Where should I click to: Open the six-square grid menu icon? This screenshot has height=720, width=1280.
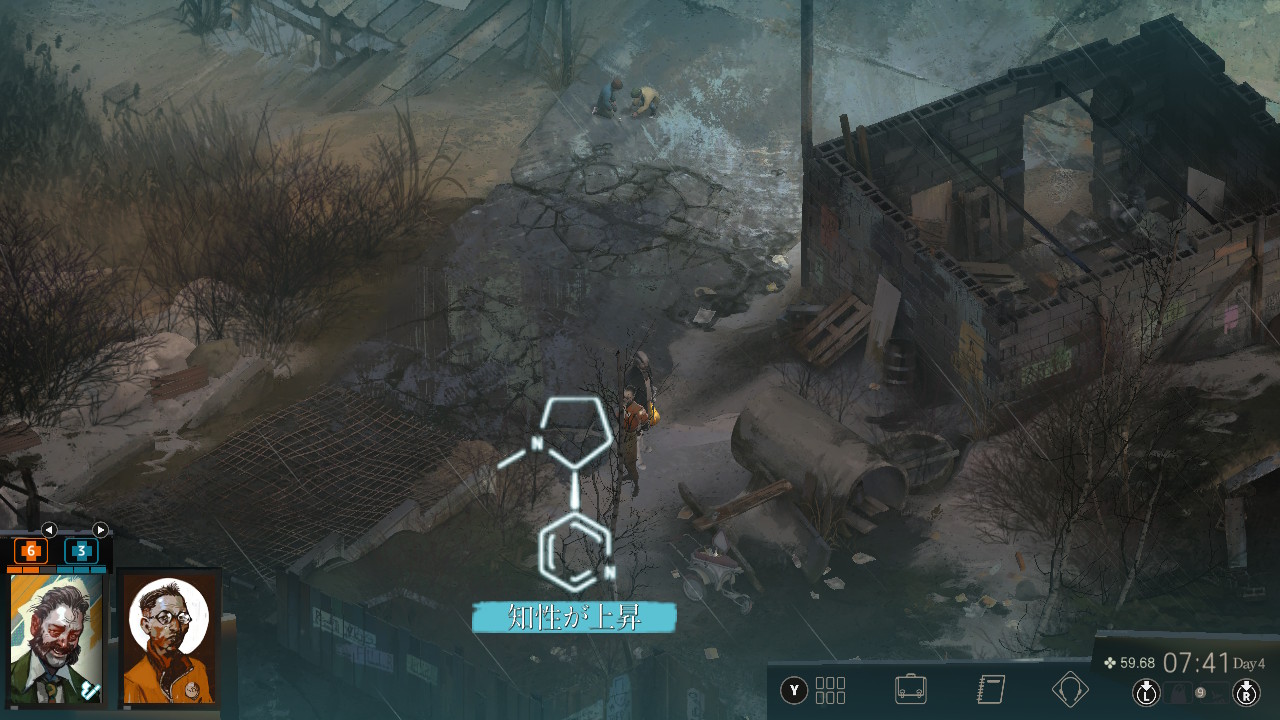coord(830,690)
